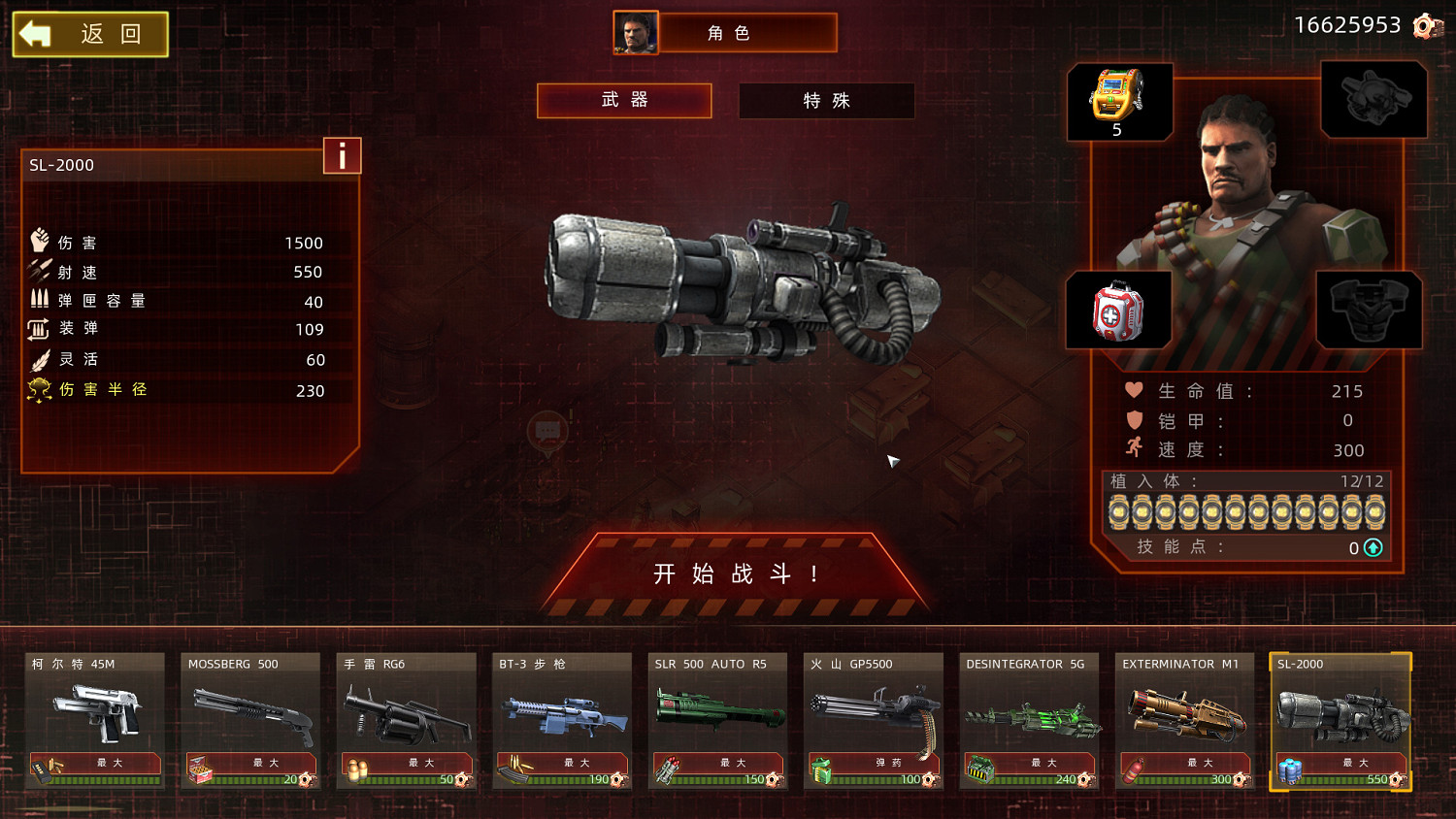This screenshot has width=1456, height=819.
Task: Select the SL-2000 weapon slot
Action: click(x=1340, y=719)
